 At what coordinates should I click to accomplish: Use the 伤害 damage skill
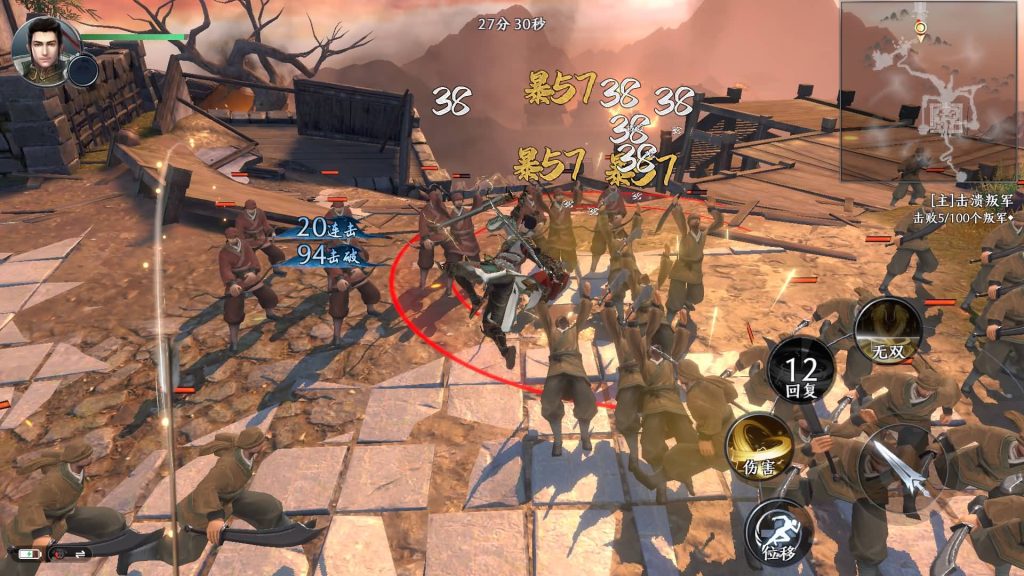tap(759, 445)
